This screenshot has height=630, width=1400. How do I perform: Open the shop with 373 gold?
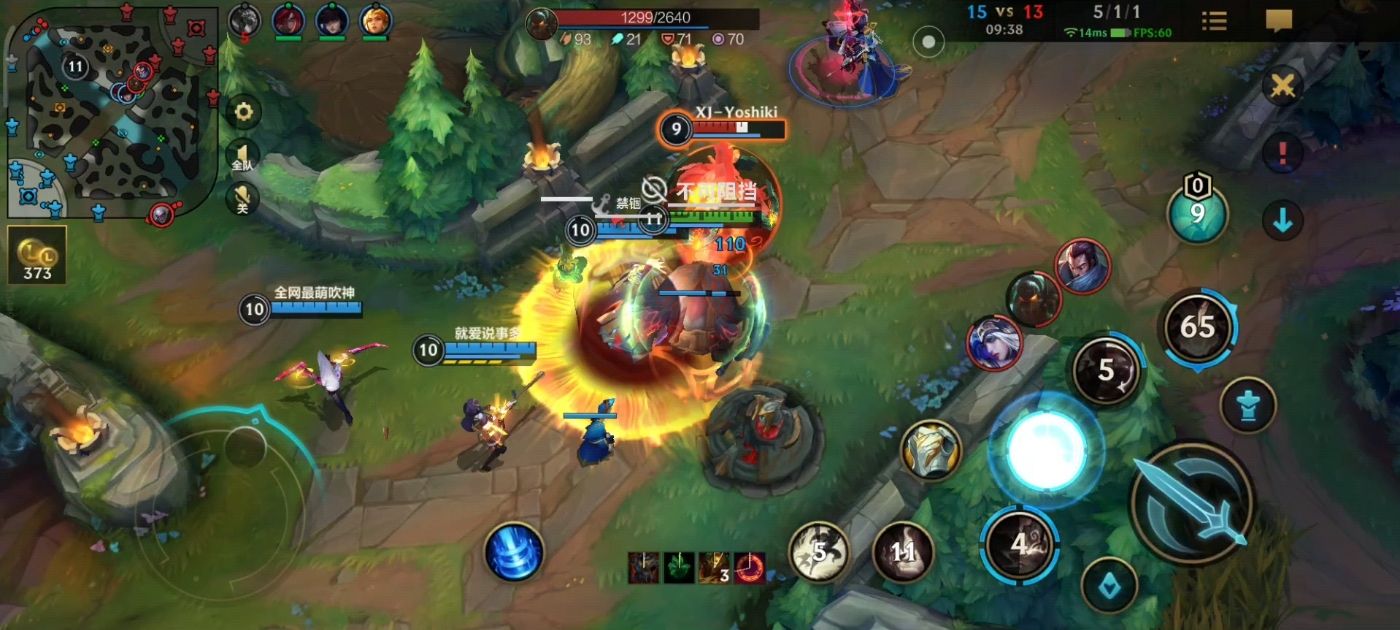pos(37,256)
